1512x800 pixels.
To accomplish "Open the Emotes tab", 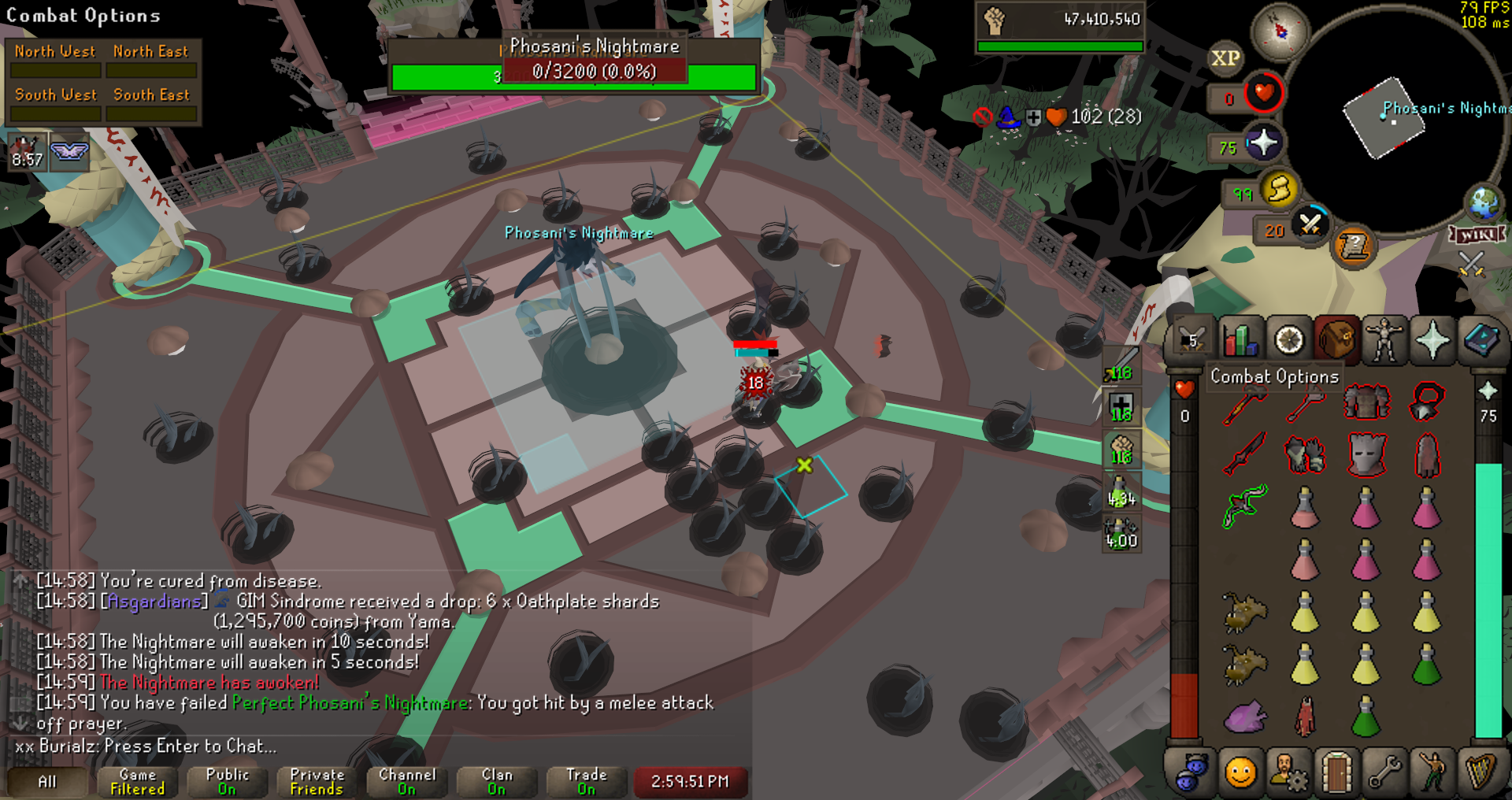I will 1432,772.
